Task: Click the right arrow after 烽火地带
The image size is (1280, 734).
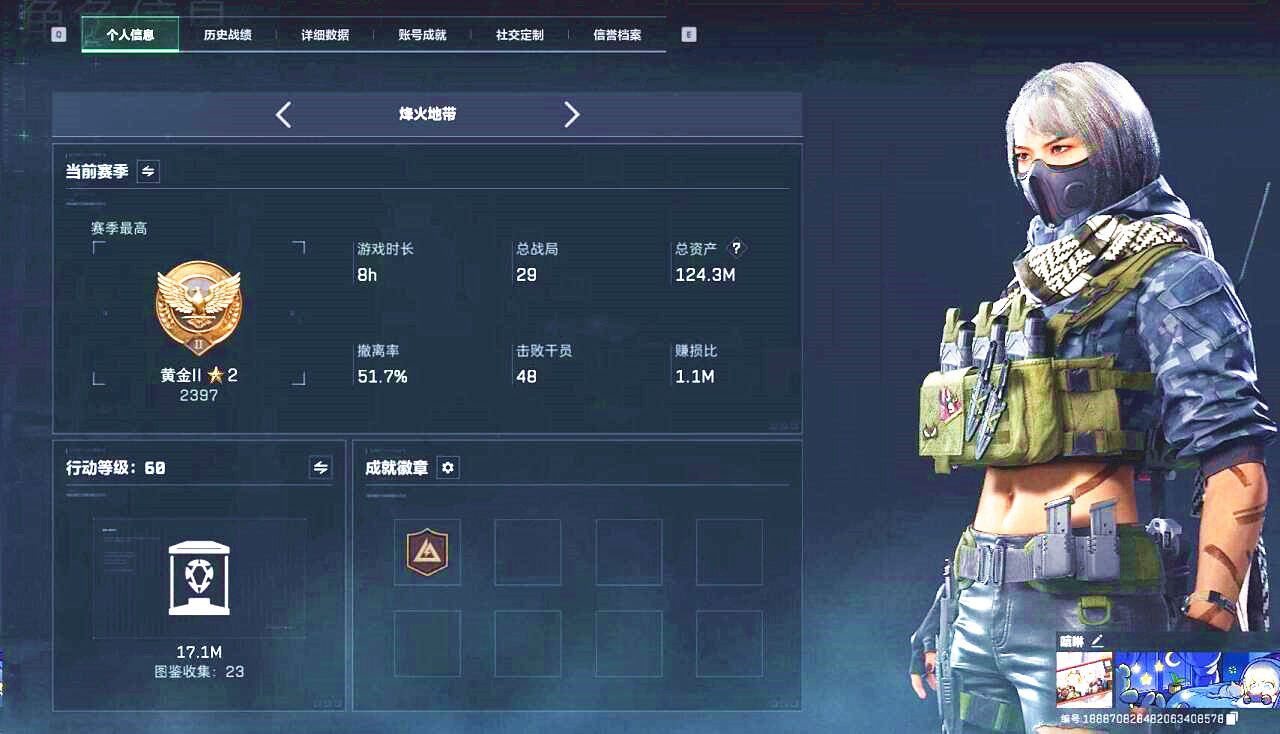Action: [572, 114]
